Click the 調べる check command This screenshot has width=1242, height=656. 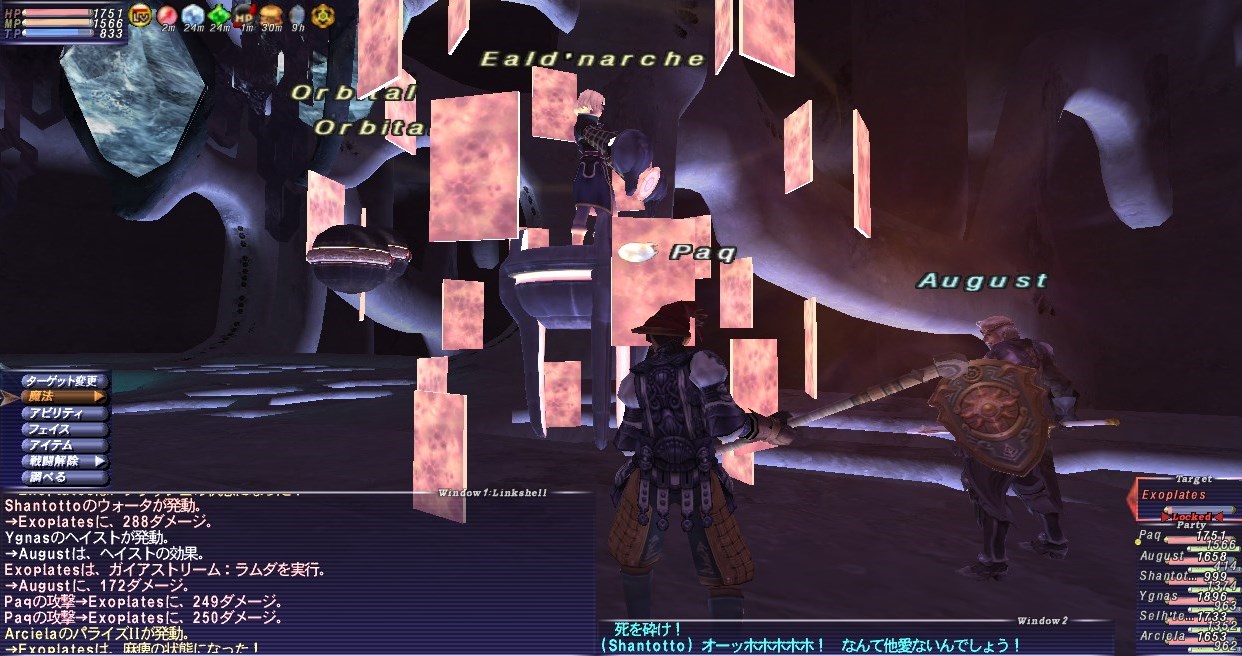coord(62,477)
